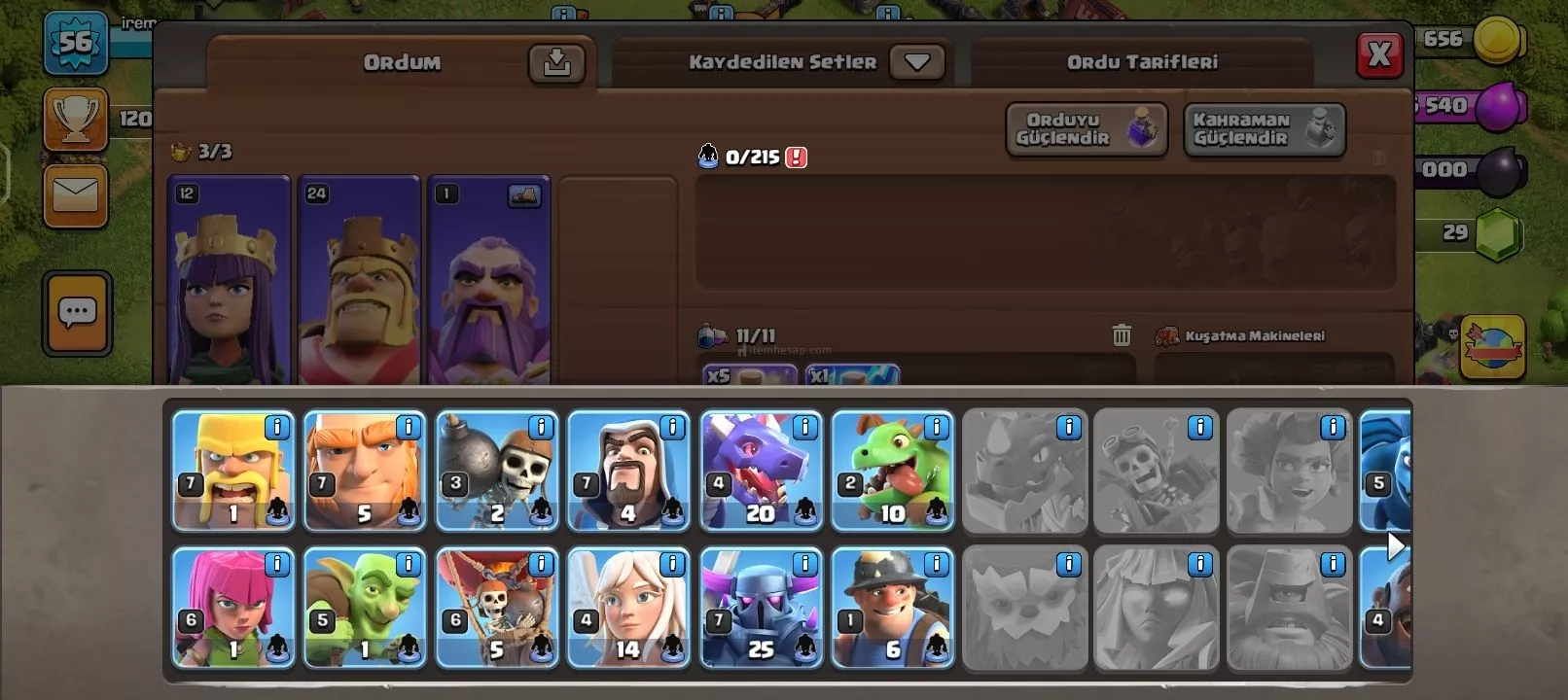Switch to the Ordum tab
The image size is (1568, 700).
click(x=401, y=63)
